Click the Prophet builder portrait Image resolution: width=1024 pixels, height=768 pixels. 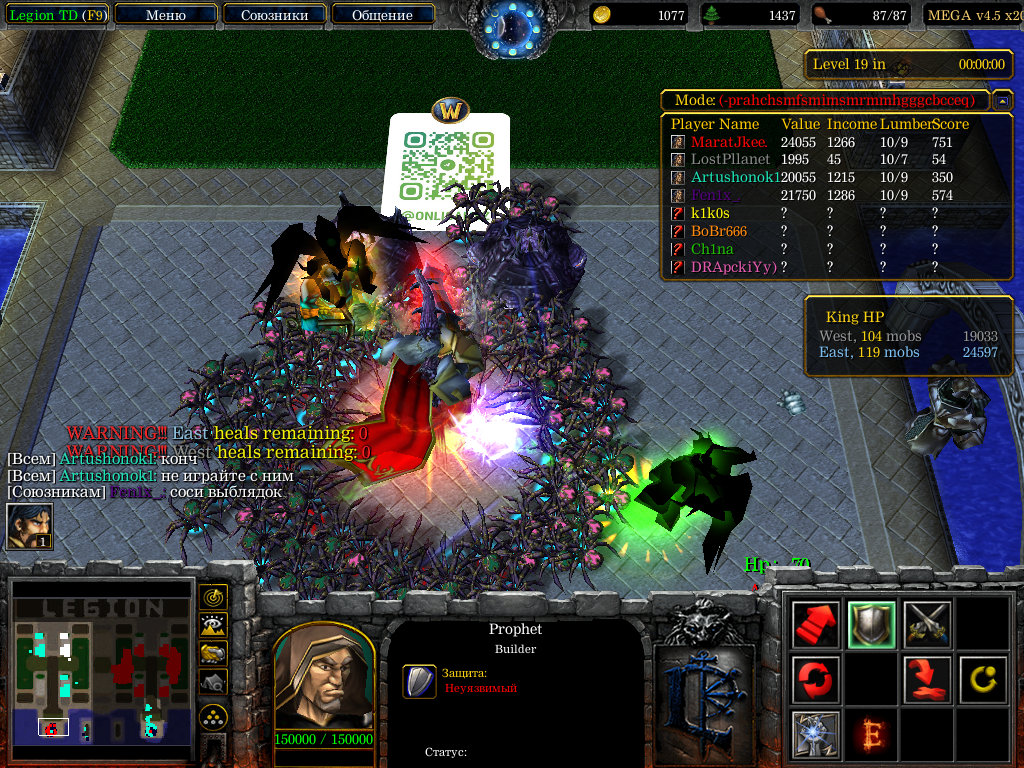coord(323,679)
